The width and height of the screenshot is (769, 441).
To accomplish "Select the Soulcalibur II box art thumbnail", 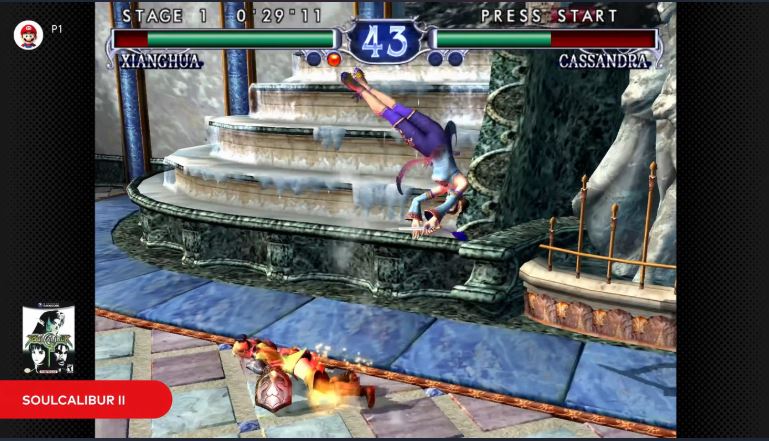I will (48, 340).
